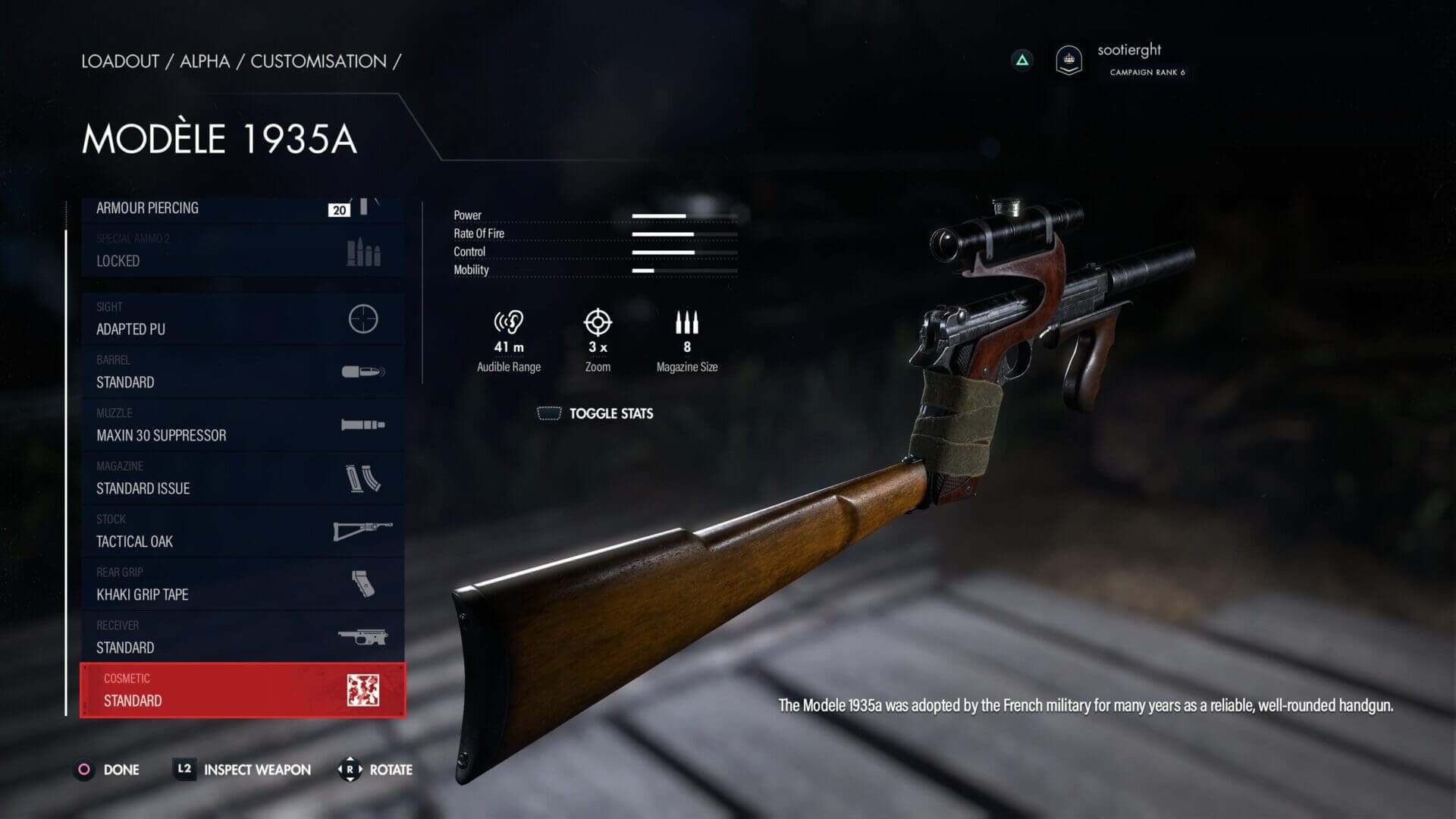Choose the locked Special Ammo 2 slot
This screenshot has height=819, width=1456.
[x=241, y=250]
